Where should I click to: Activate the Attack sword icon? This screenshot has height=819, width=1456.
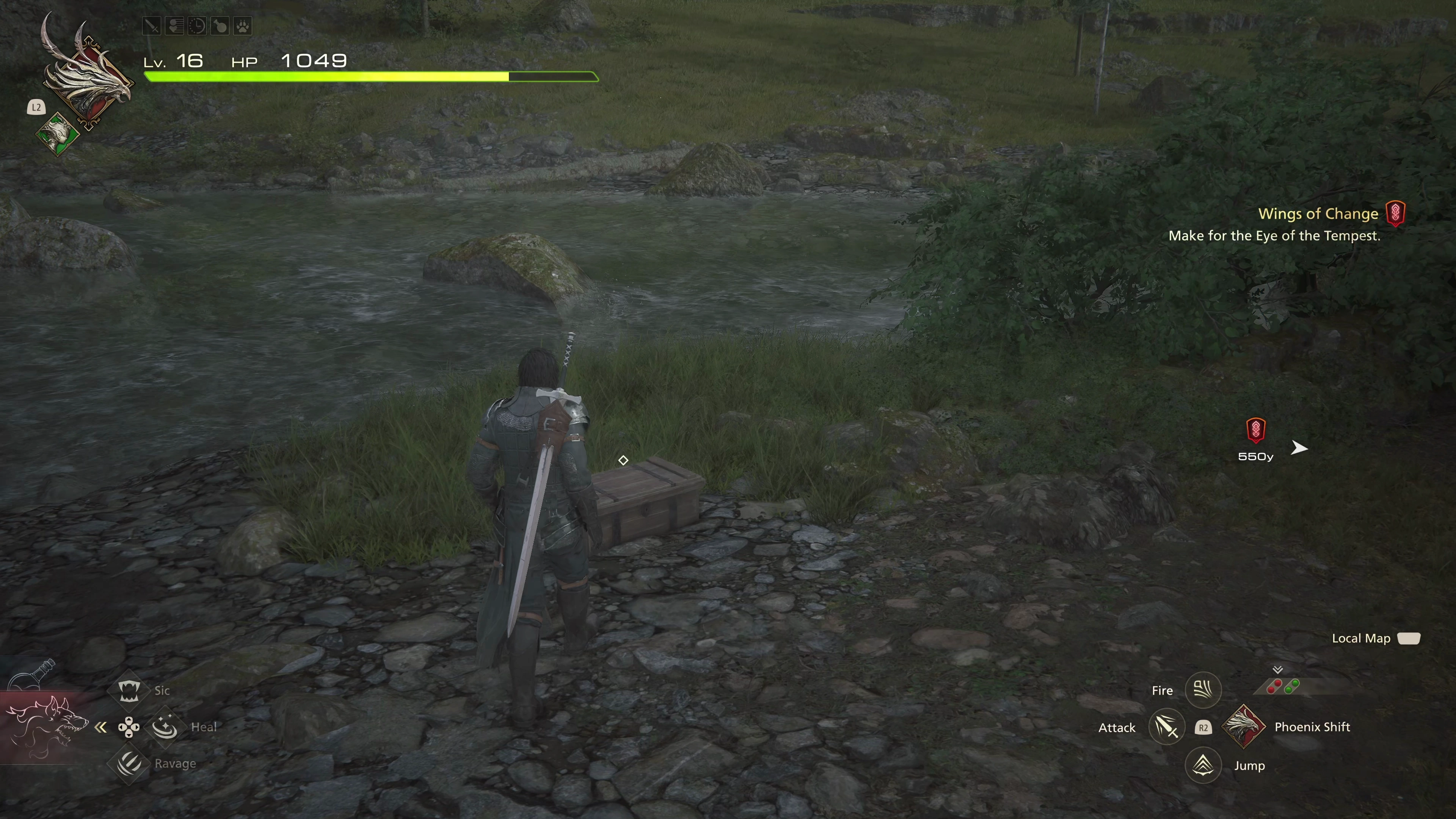pyautogui.click(x=1167, y=727)
